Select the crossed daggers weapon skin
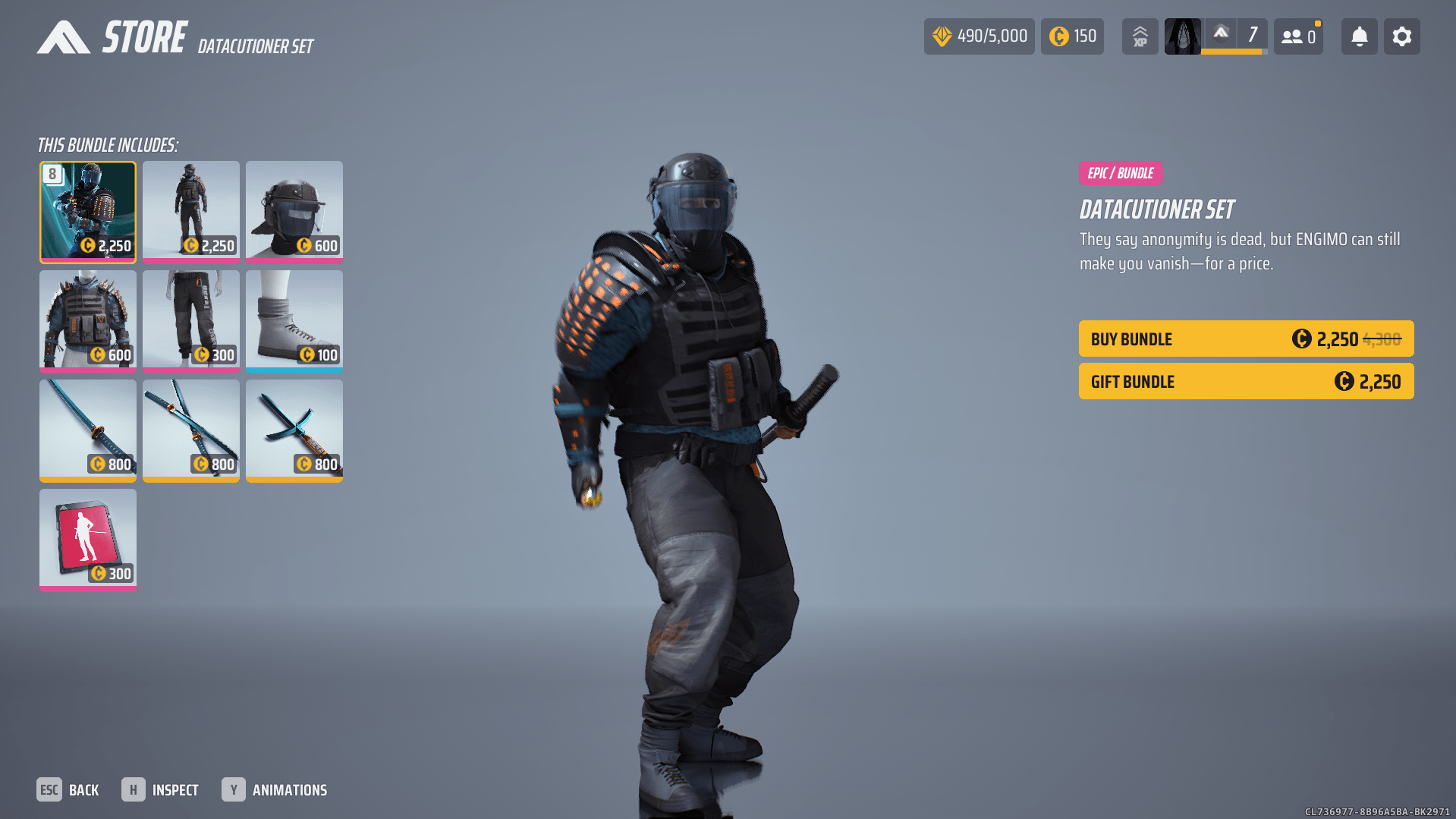Screen dimensions: 1456x819 [294, 430]
